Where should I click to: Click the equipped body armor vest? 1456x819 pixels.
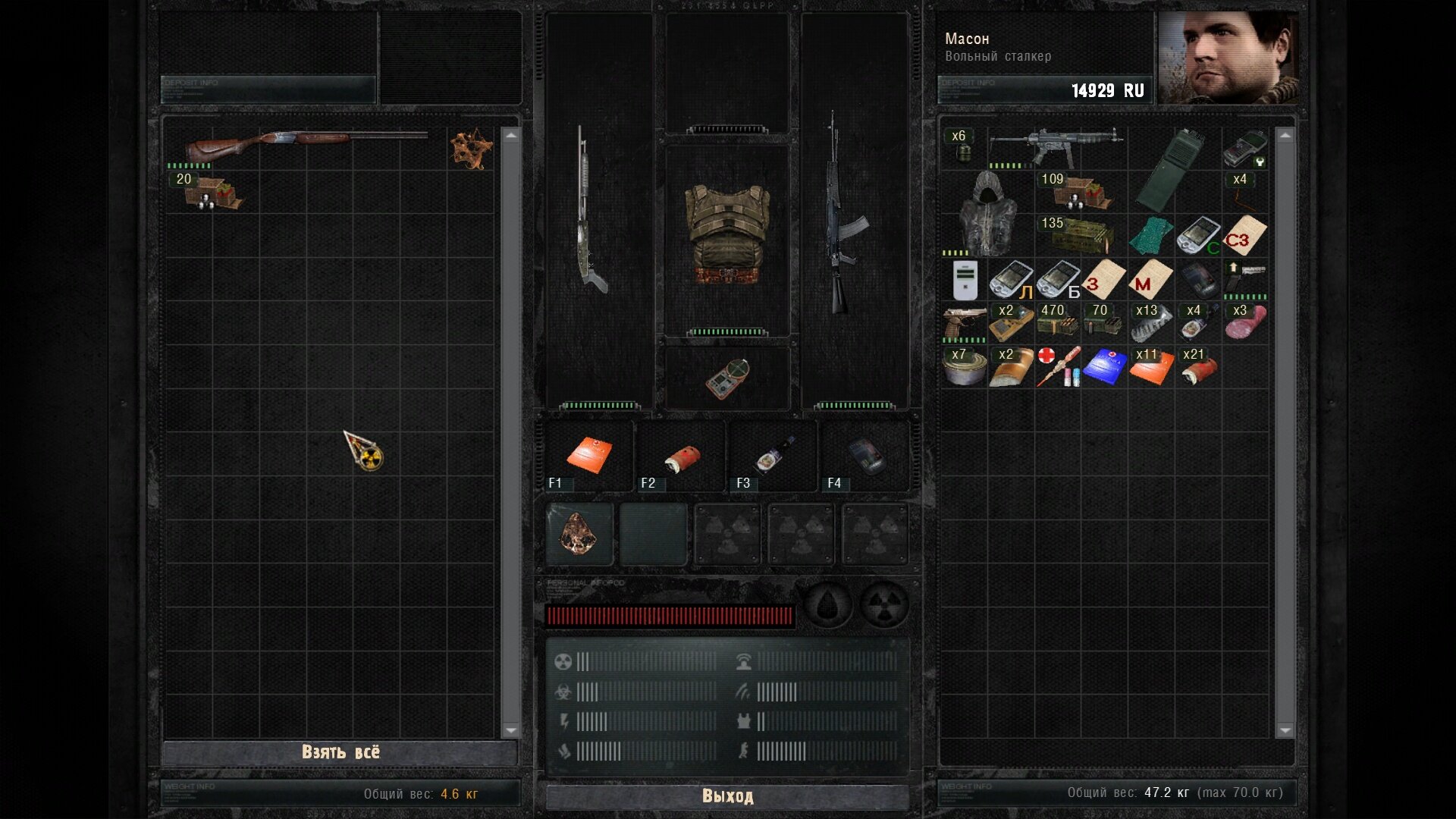[x=727, y=235]
